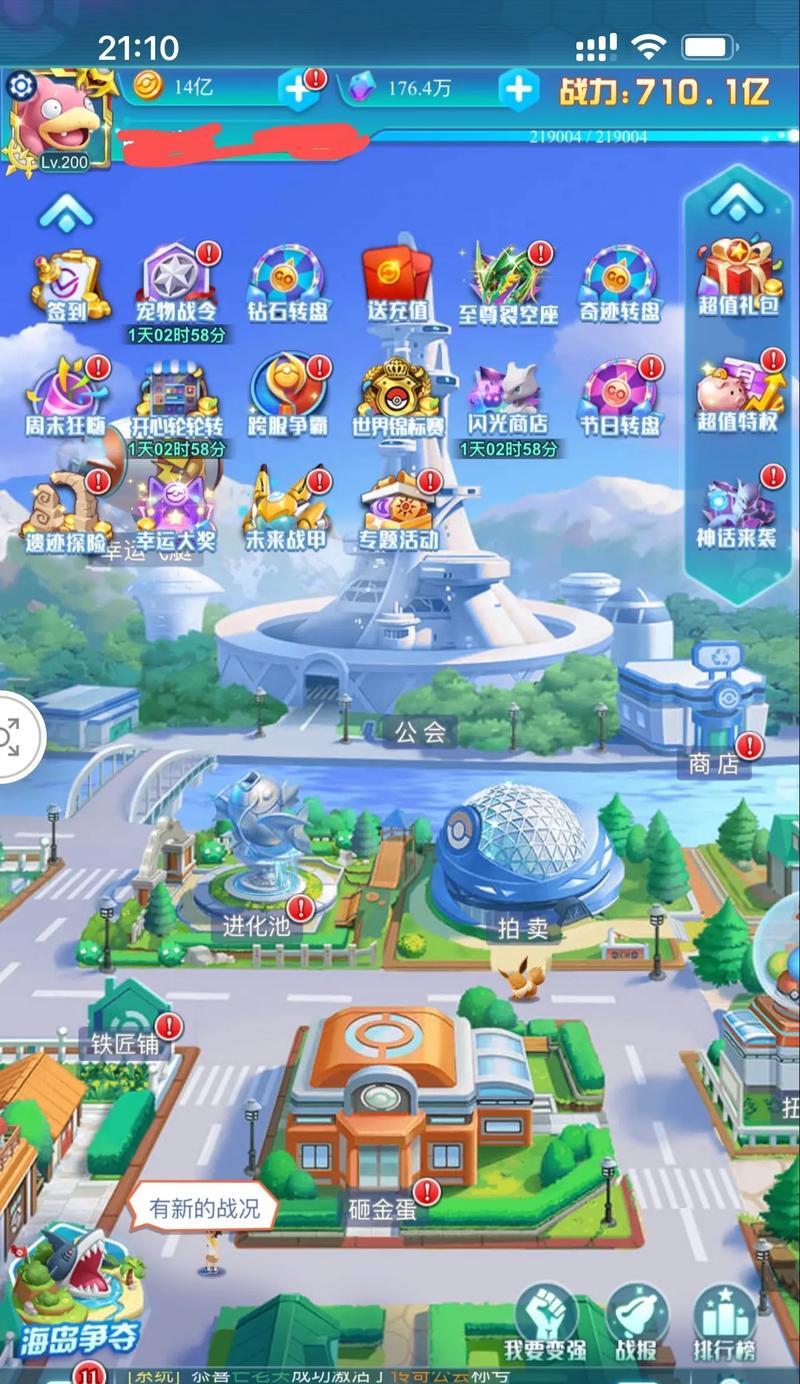This screenshot has width=800, height=1384.
Task: Open the 未来战甲 event
Action: (x=287, y=508)
